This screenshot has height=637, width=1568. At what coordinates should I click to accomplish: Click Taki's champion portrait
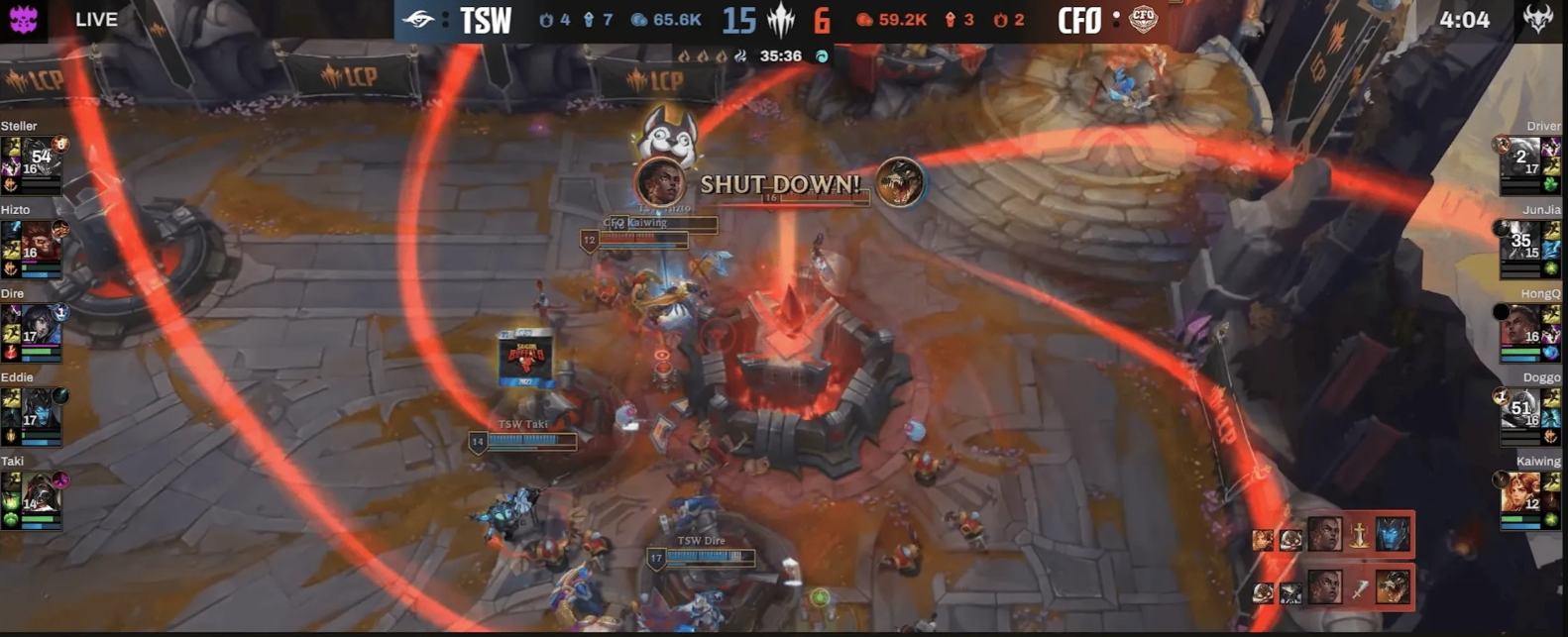(x=40, y=493)
